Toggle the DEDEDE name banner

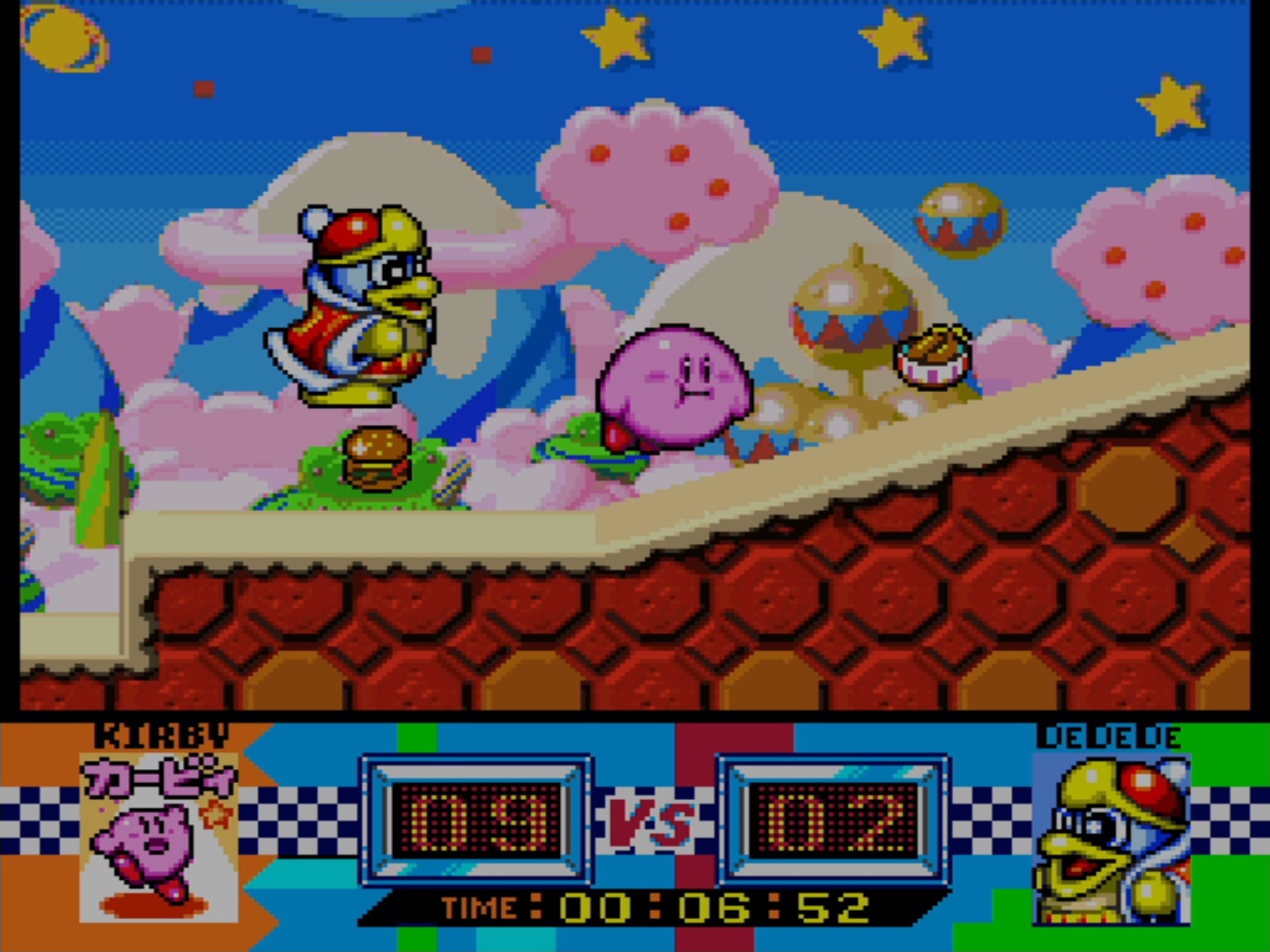1111,737
